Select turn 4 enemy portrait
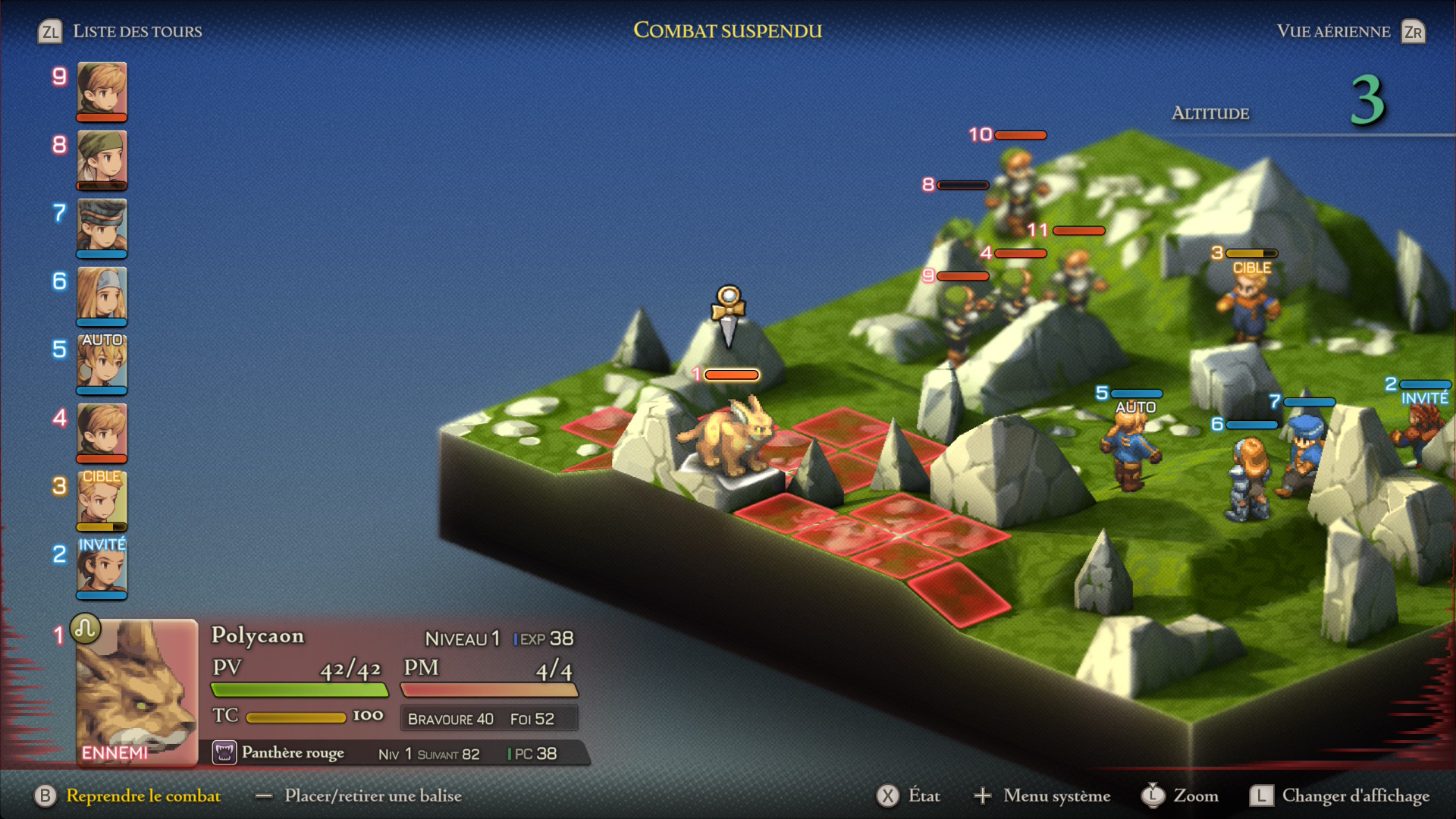 click(102, 431)
